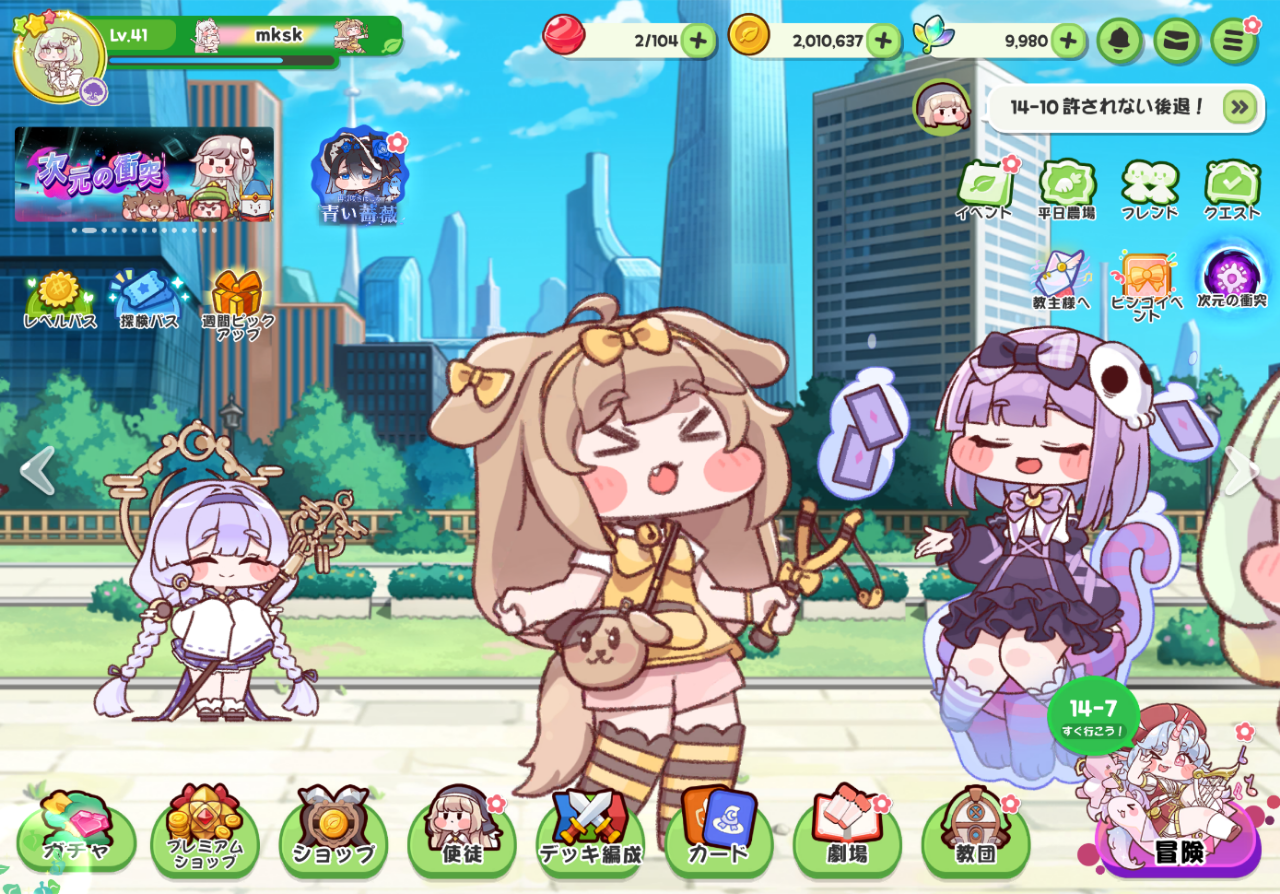This screenshot has width=1280, height=894.
Task: Open the hamburger main menu
Action: (x=1233, y=41)
